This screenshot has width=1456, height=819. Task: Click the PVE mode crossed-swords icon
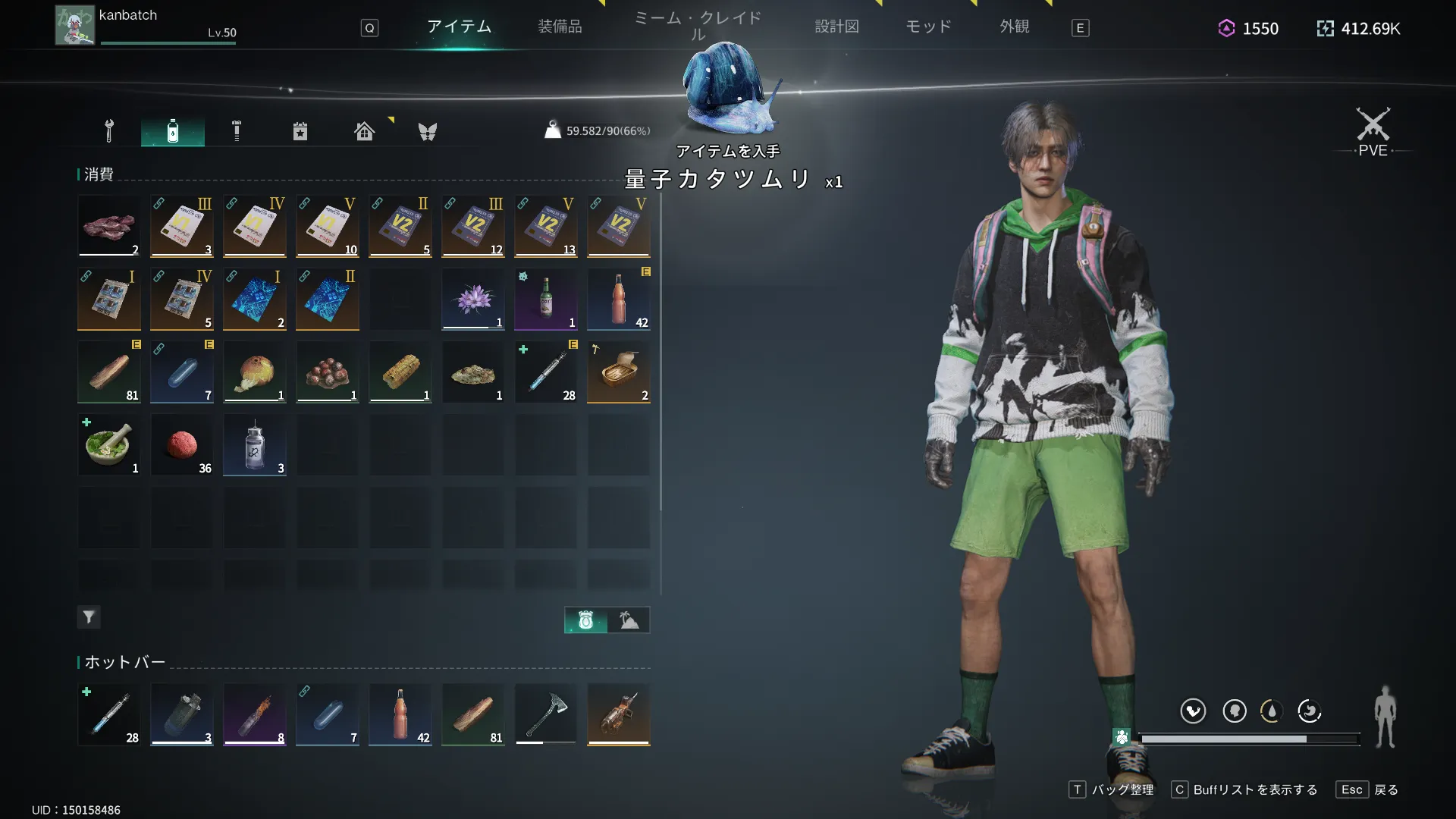[x=1373, y=126]
